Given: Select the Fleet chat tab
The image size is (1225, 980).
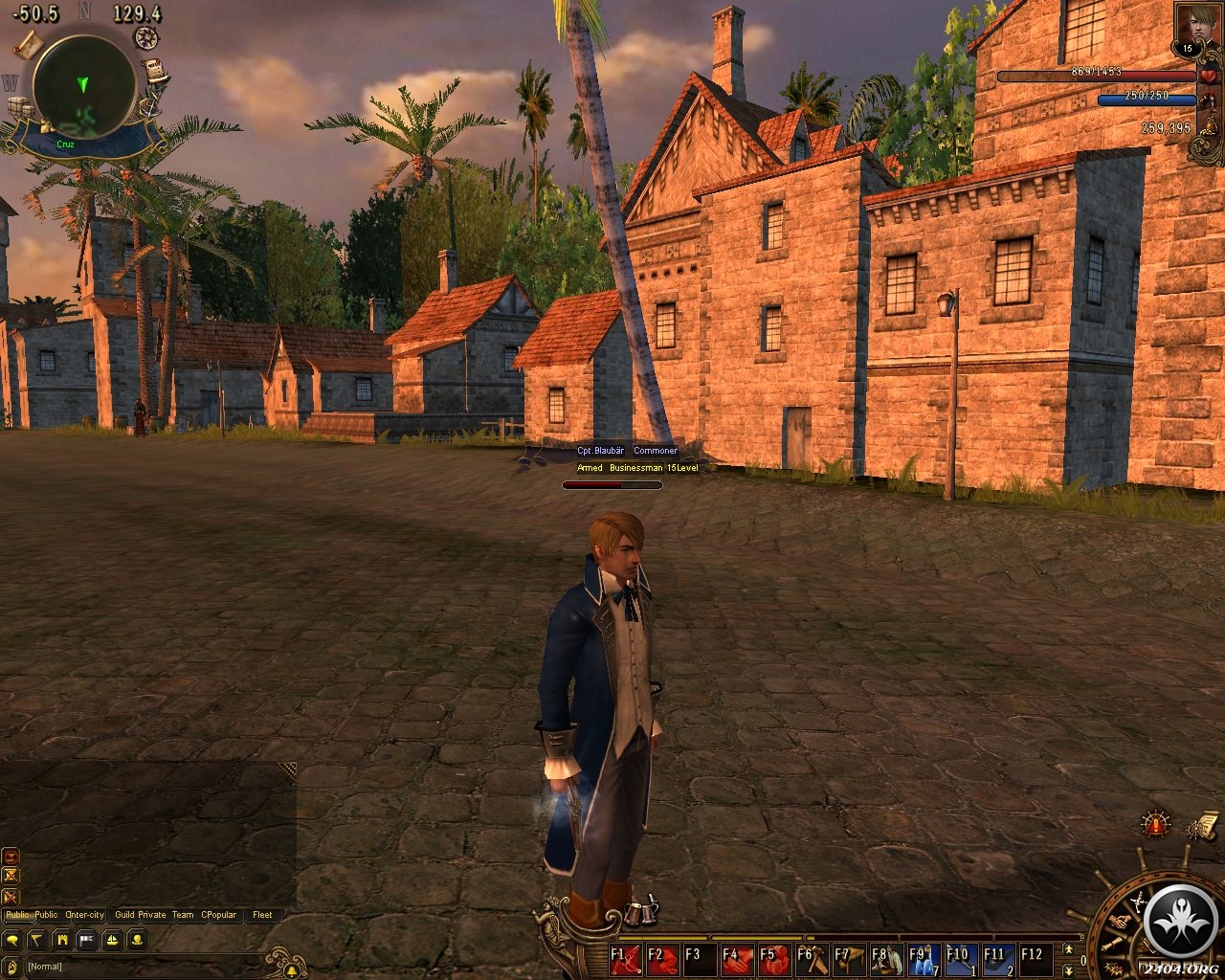Looking at the screenshot, I should point(262,915).
